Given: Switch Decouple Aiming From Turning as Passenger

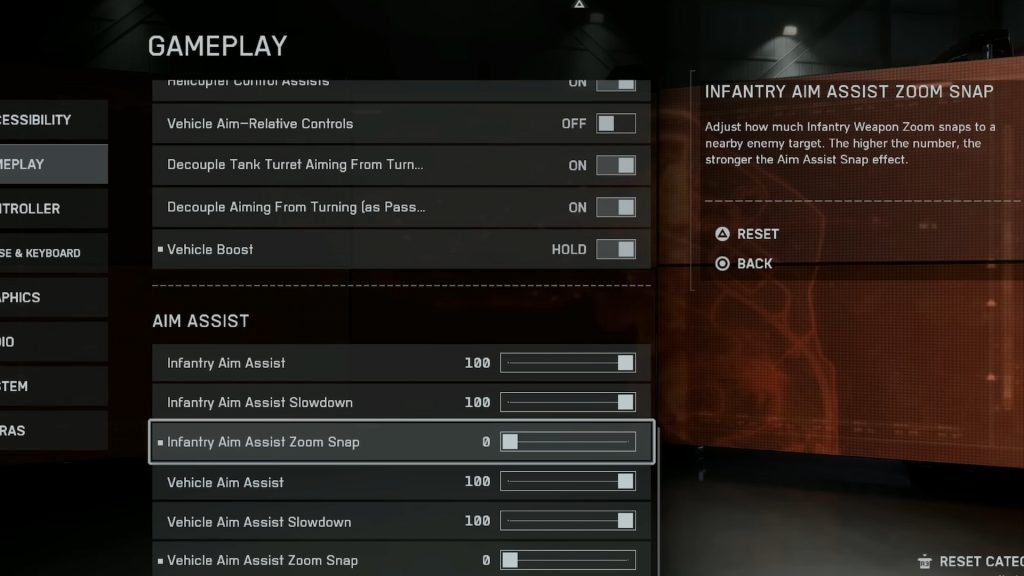Looking at the screenshot, I should 616,207.
